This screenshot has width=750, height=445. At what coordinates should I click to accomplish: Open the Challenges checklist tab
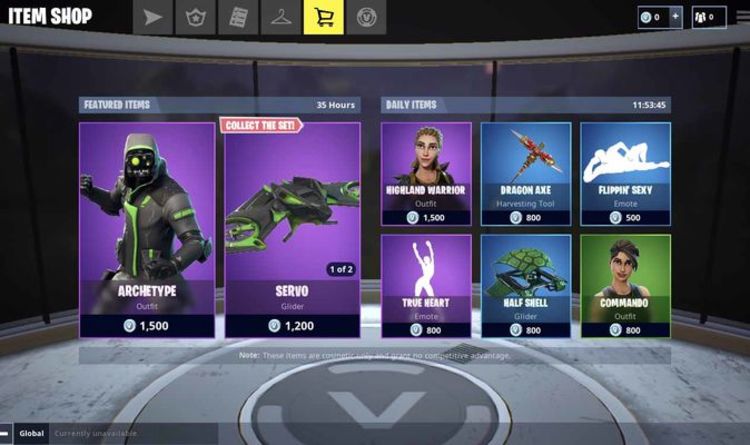point(237,17)
